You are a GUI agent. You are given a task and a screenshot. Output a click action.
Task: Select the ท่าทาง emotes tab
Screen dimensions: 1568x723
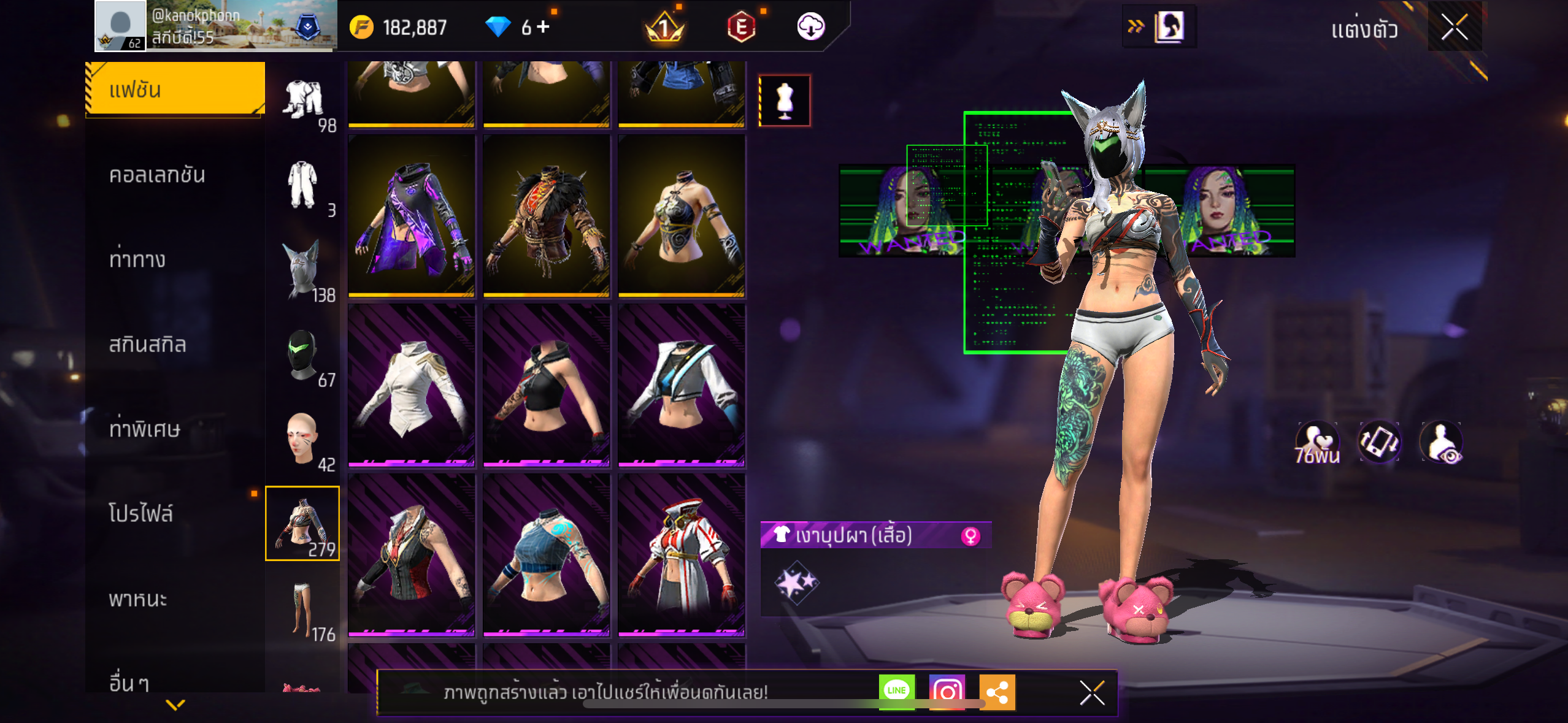[137, 259]
